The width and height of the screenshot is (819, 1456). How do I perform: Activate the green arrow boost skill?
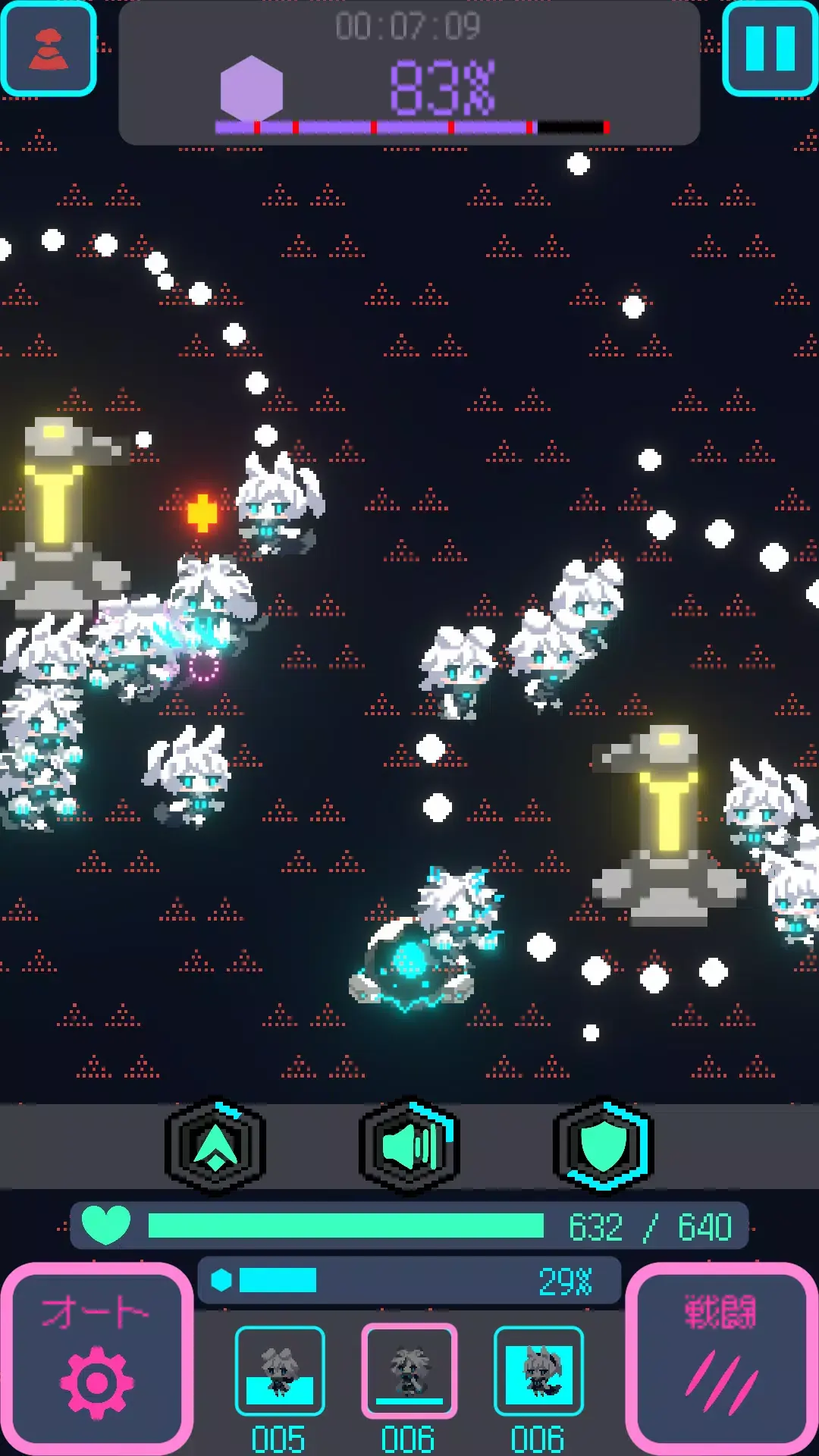coord(215,1146)
